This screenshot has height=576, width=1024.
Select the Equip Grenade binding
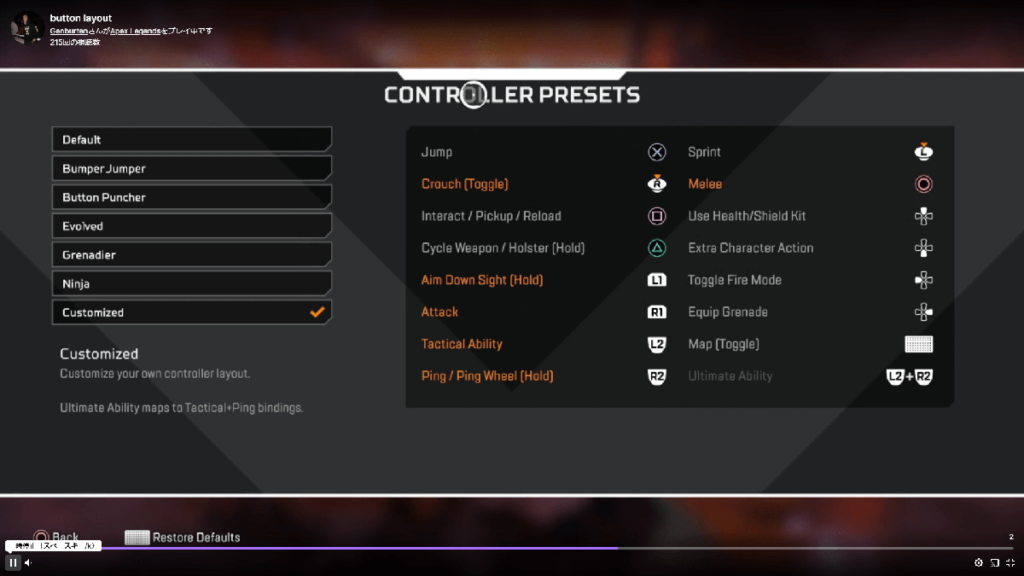click(810, 312)
